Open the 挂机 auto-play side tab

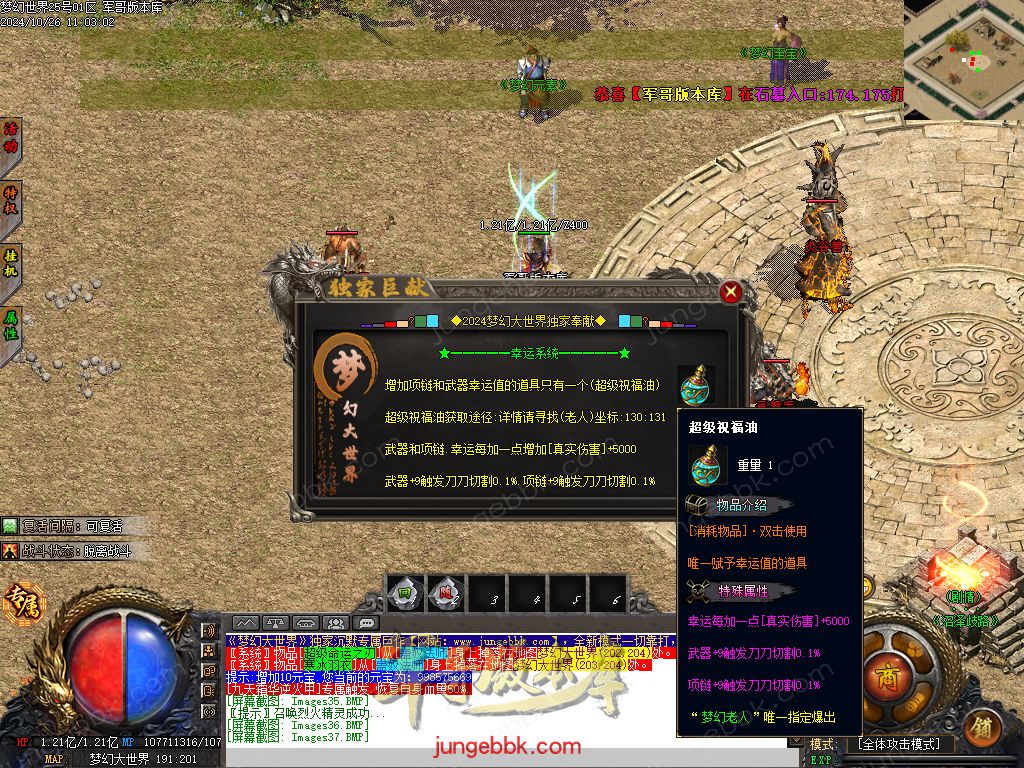tap(11, 263)
